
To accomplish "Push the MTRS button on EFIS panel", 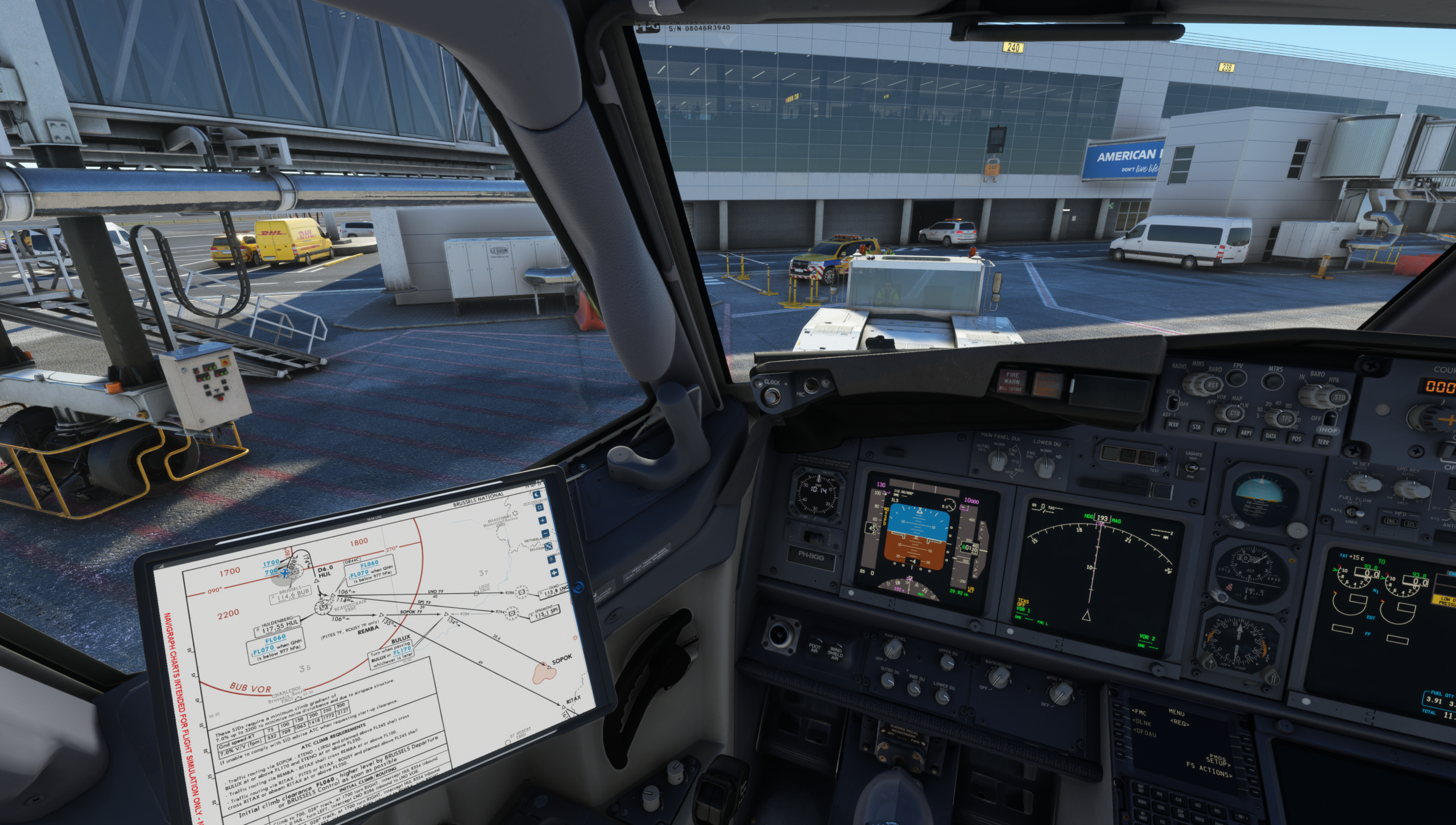I will (1274, 382).
